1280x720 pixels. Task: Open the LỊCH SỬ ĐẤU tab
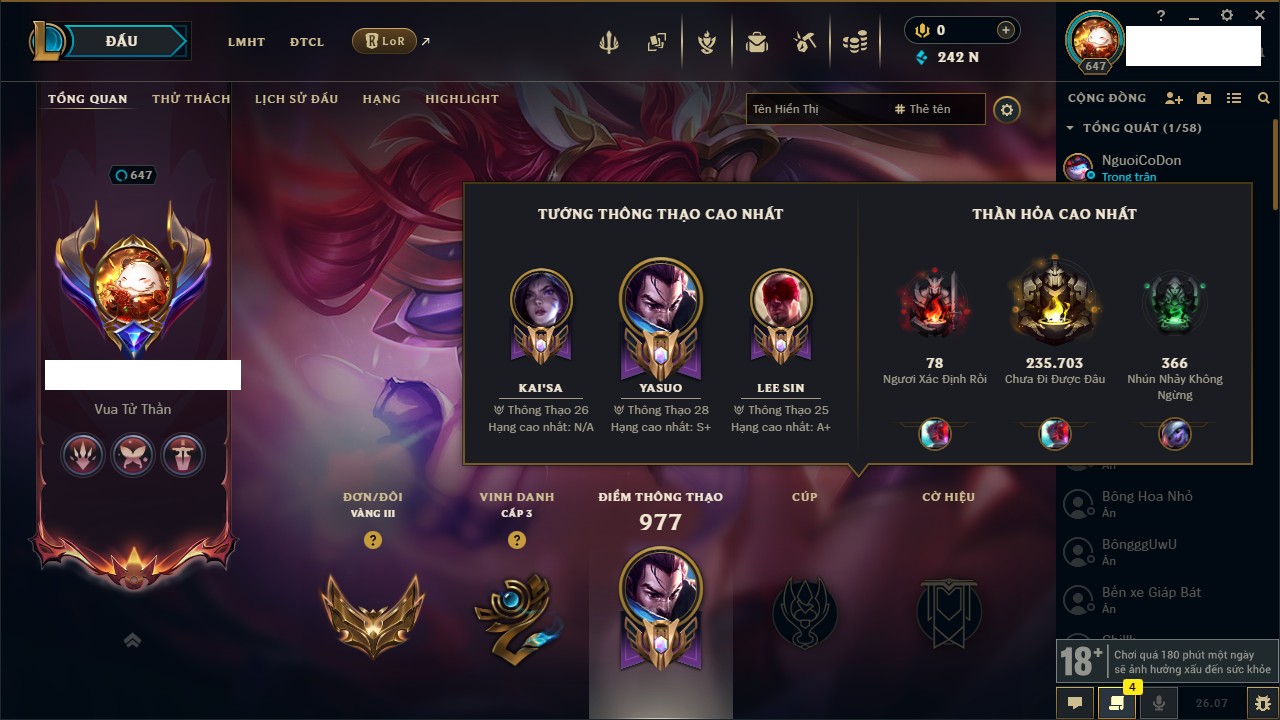296,99
